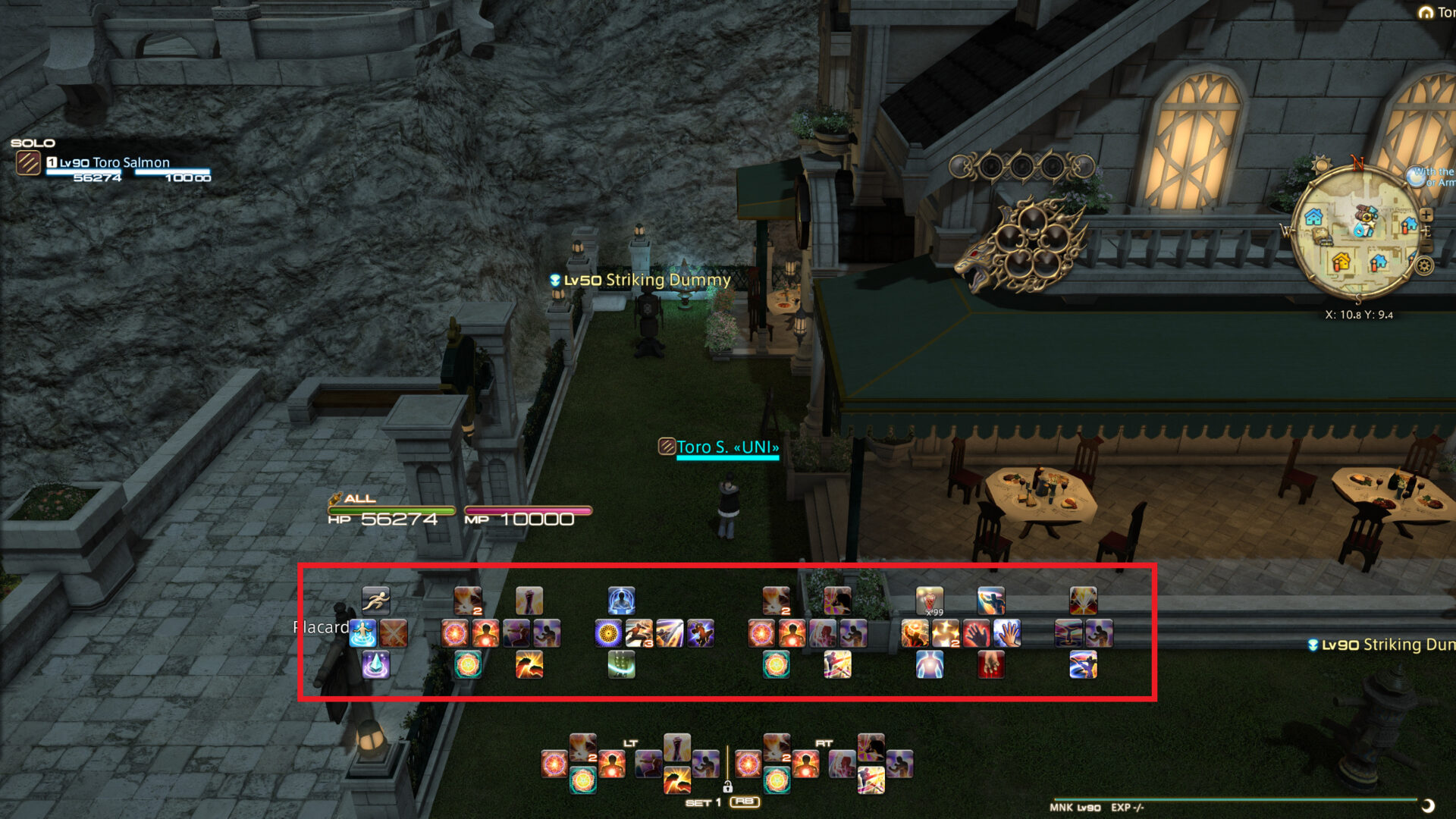Click the SET 1 hotbar label
Screen dimensions: 1456x819
click(x=704, y=802)
